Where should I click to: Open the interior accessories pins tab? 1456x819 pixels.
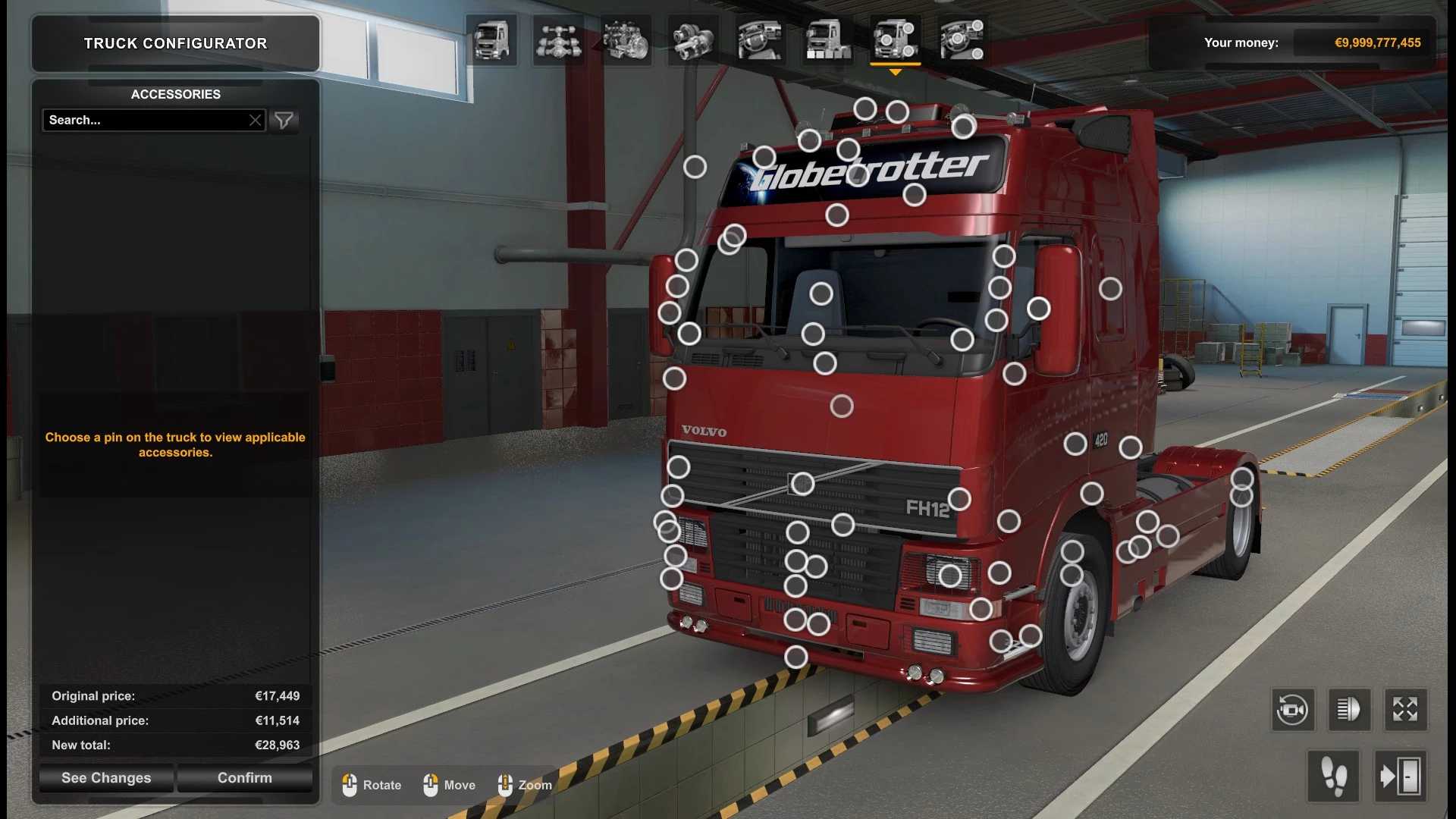tap(962, 40)
